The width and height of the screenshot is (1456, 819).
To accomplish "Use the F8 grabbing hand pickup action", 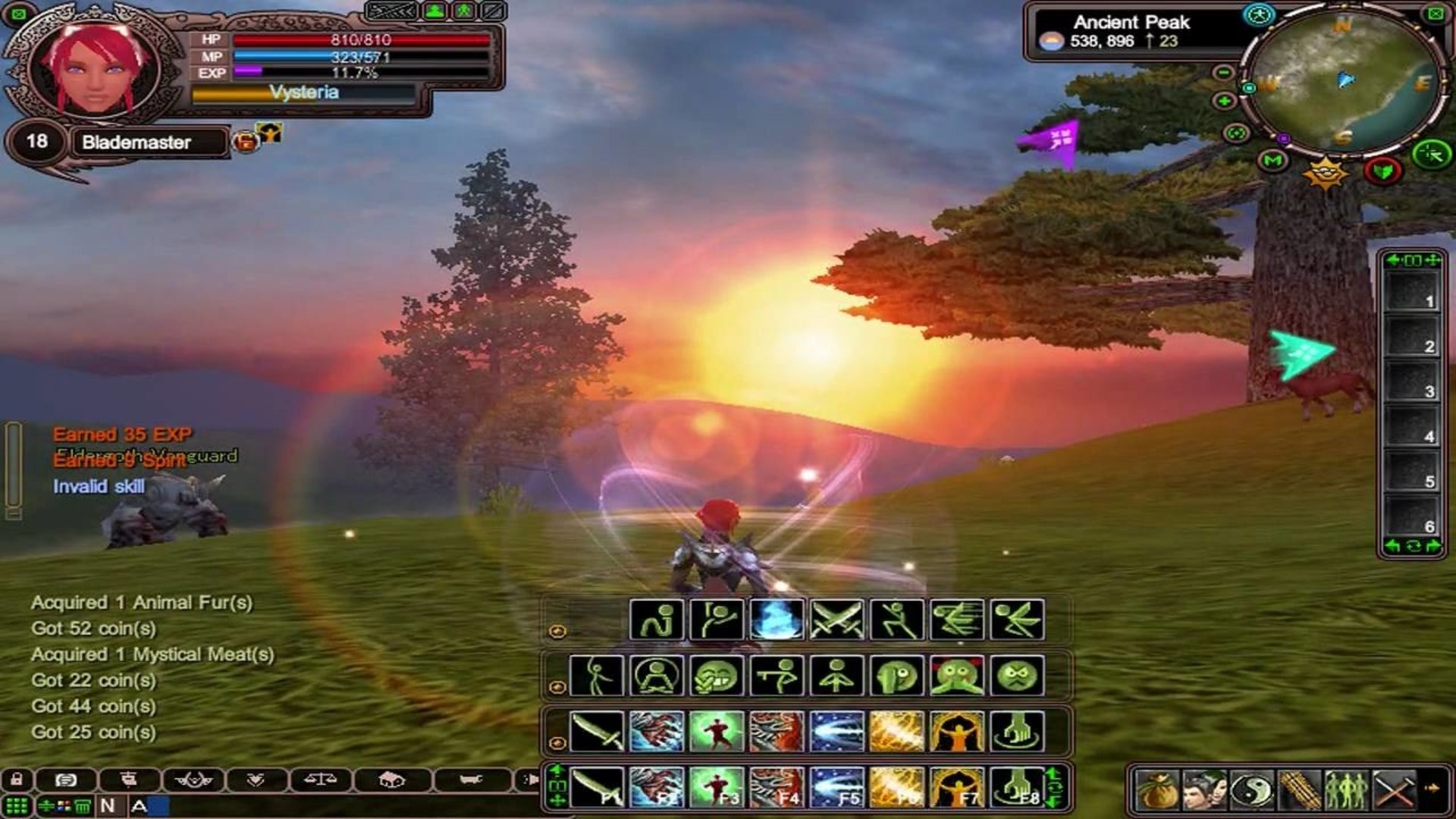I will [x=1017, y=787].
